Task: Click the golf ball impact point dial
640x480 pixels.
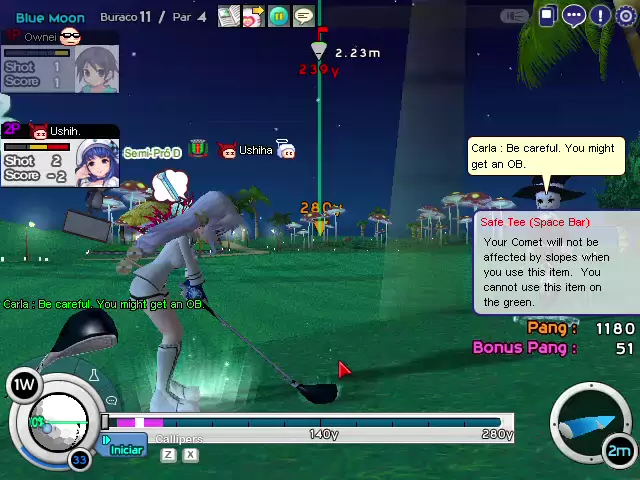Action: [56, 420]
